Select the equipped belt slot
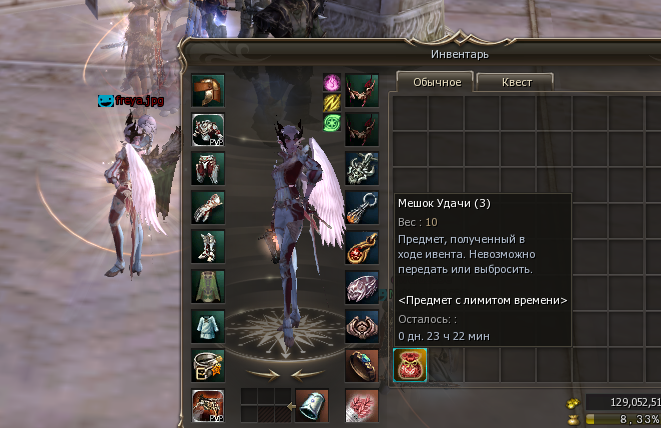 point(208,365)
